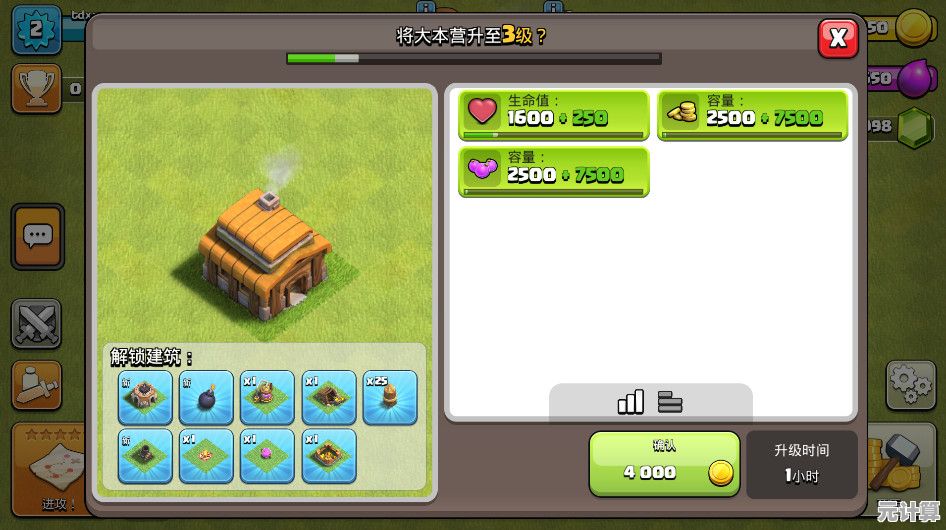Switch to the stacked list view
946x530 pixels.
tap(670, 402)
